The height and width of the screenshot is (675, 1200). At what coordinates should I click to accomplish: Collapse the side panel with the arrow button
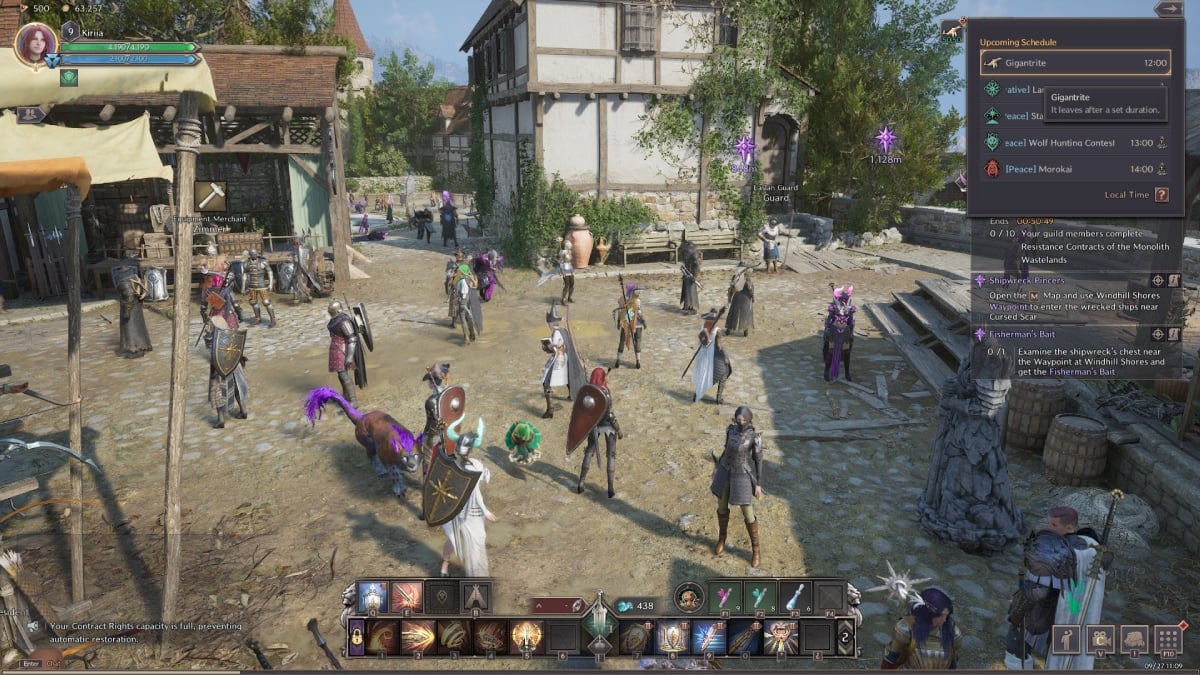(x=1168, y=9)
